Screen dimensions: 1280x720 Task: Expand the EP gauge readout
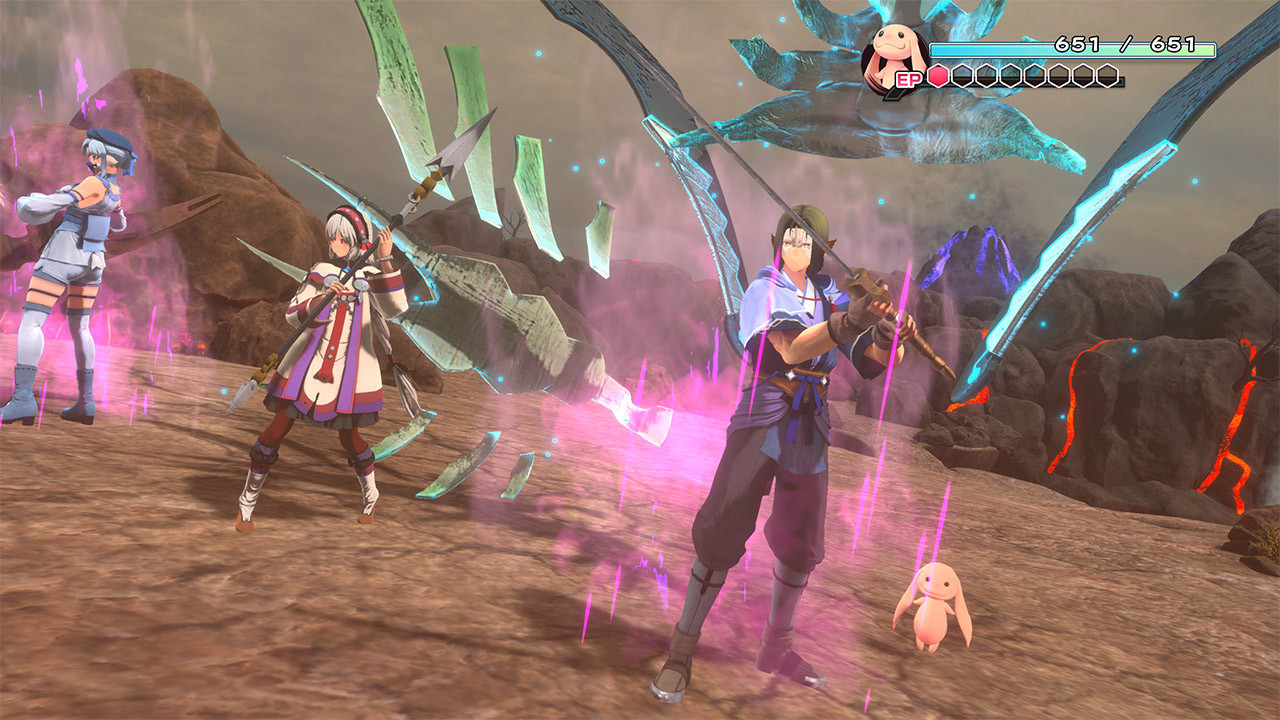(x=1023, y=75)
